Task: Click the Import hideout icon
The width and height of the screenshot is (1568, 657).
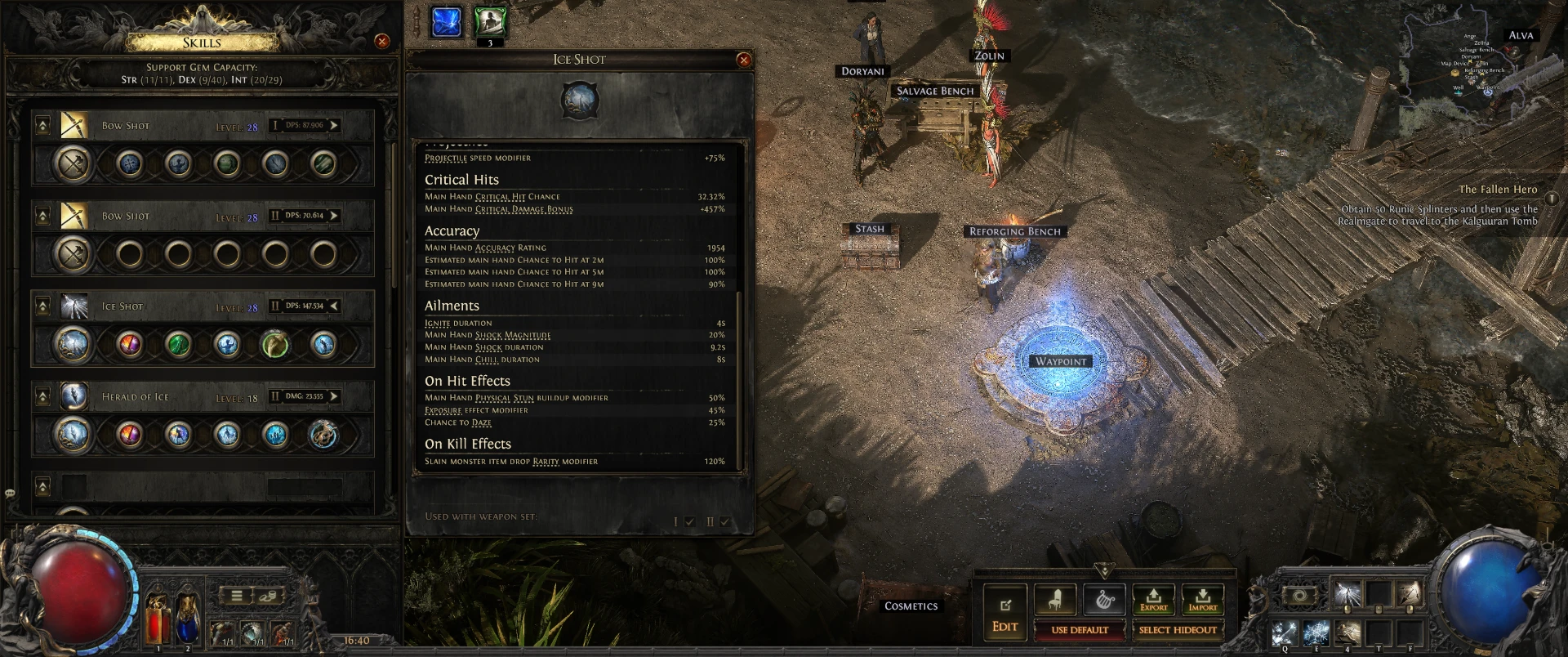Action: pyautogui.click(x=1203, y=599)
